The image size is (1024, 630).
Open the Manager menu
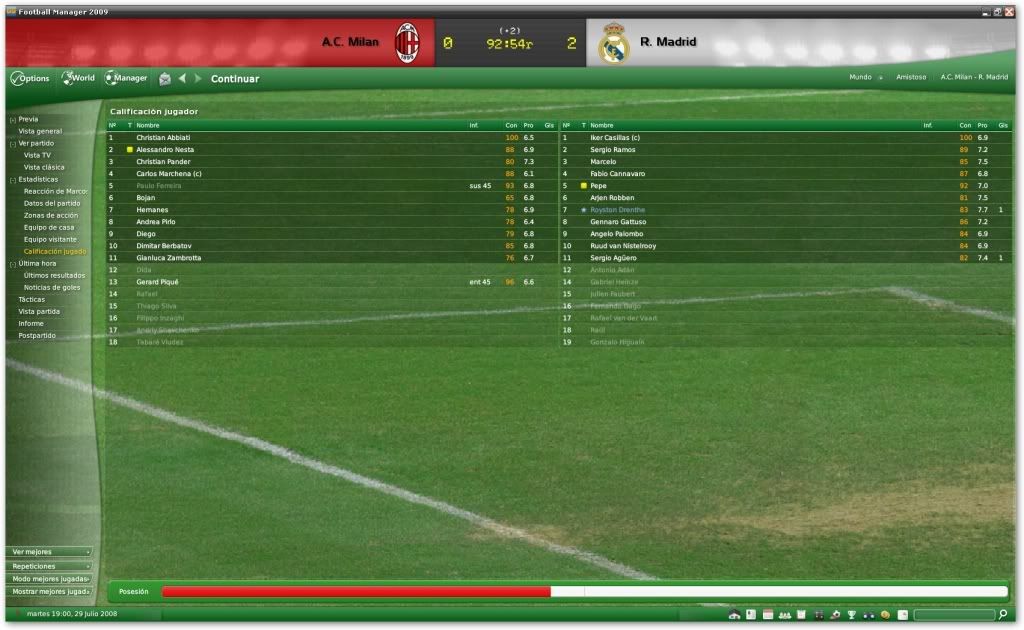(x=127, y=78)
